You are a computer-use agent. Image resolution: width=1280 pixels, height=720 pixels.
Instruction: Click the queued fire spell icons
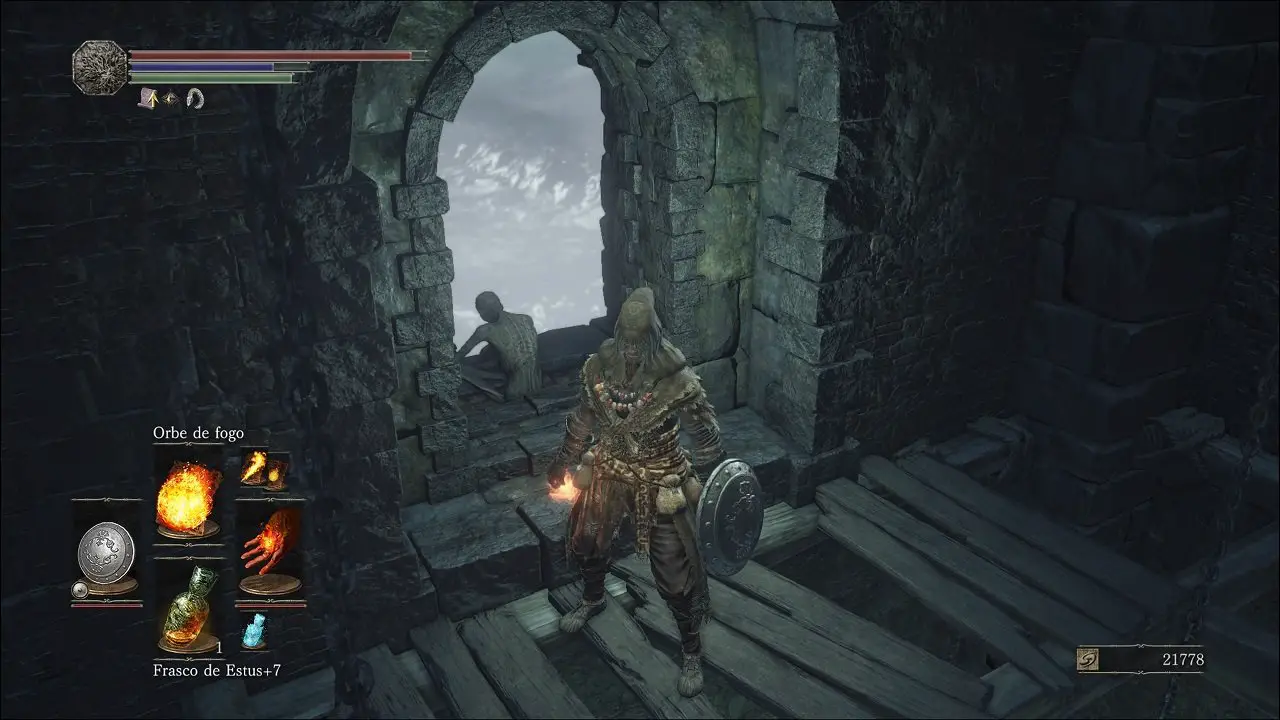(264, 468)
